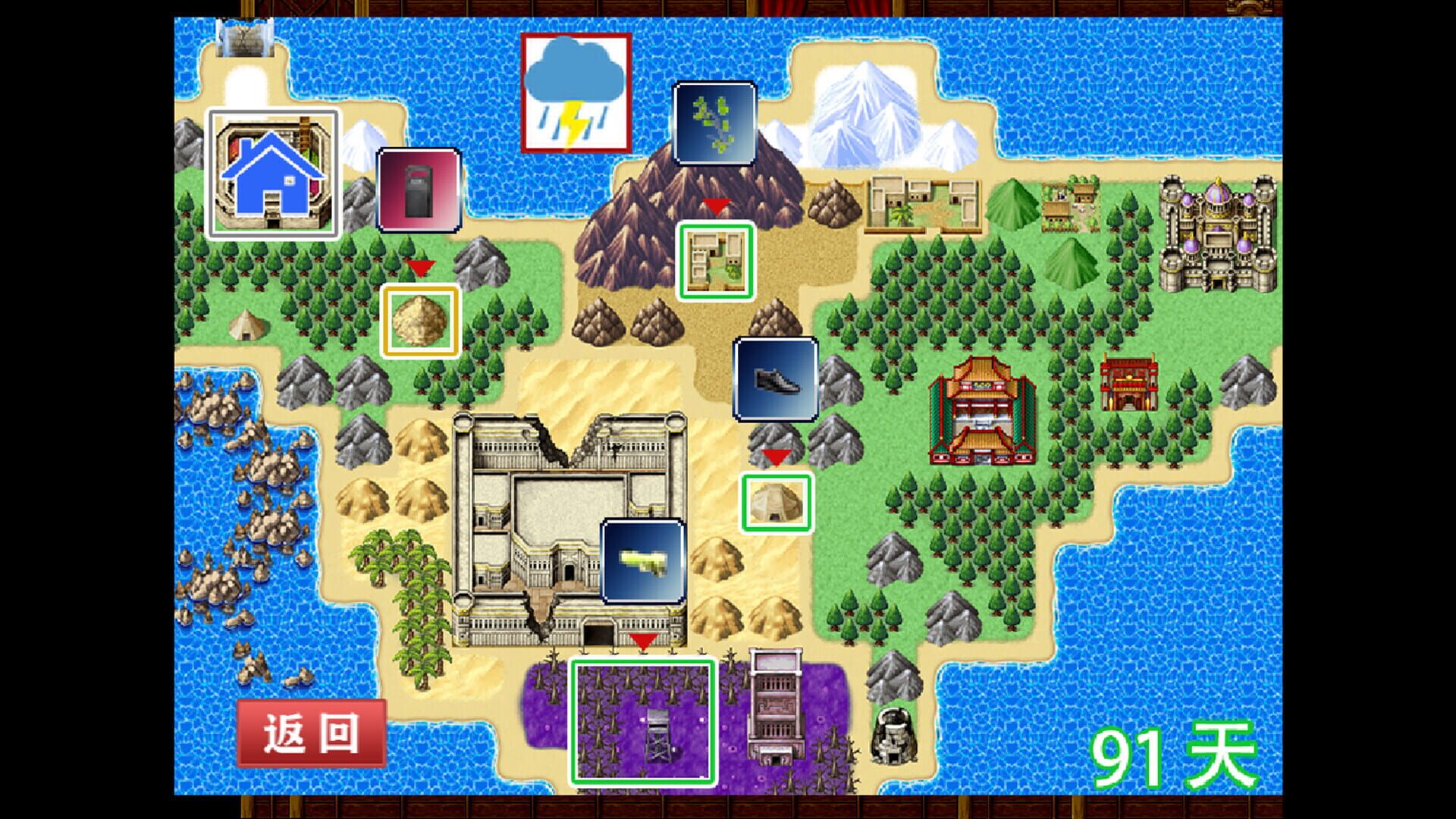The width and height of the screenshot is (1456, 819).
Task: Click the red arrow marker above the hay pile
Action: pyautogui.click(x=418, y=268)
